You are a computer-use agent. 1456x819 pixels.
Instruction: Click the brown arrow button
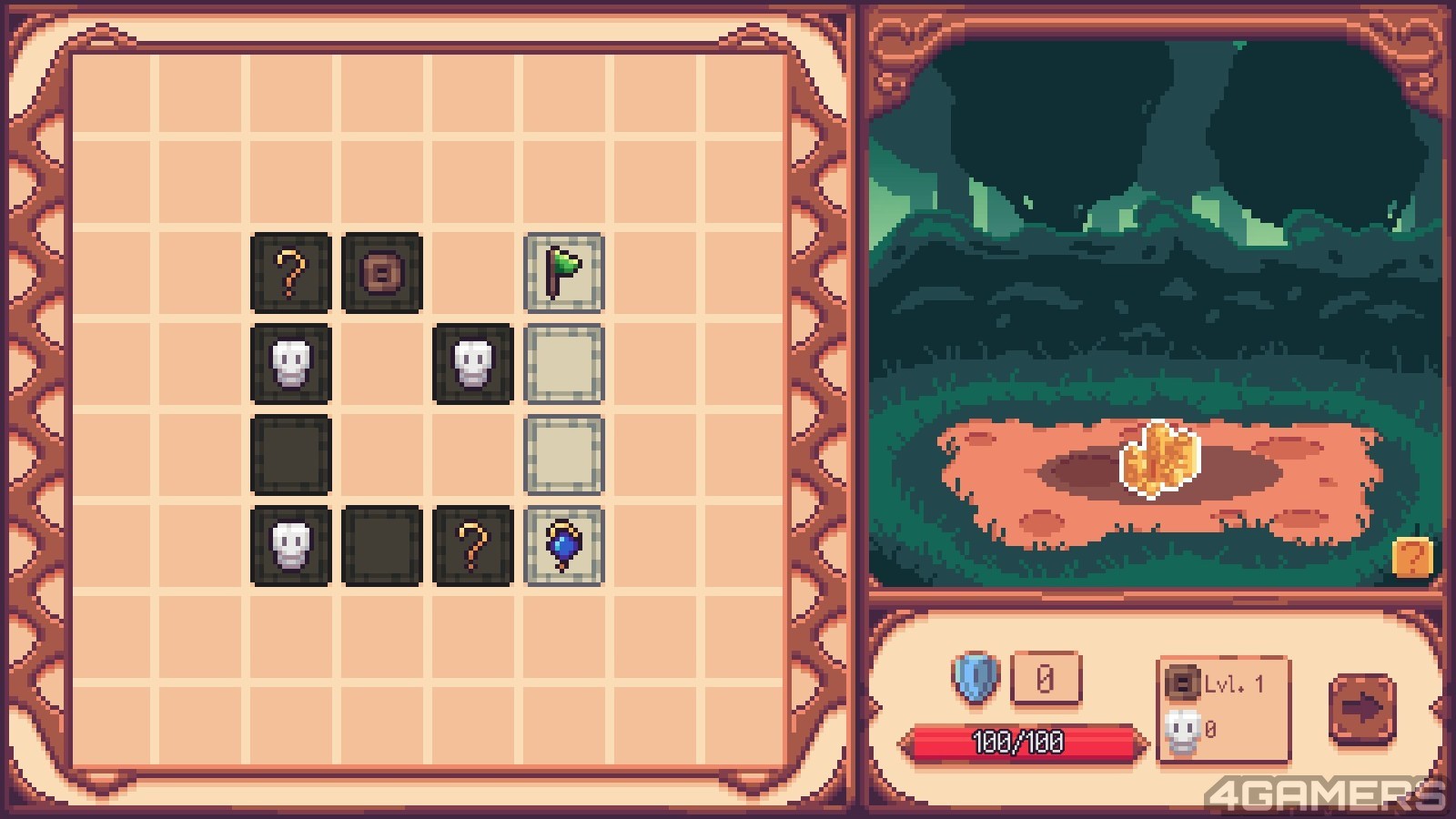pyautogui.click(x=1361, y=709)
